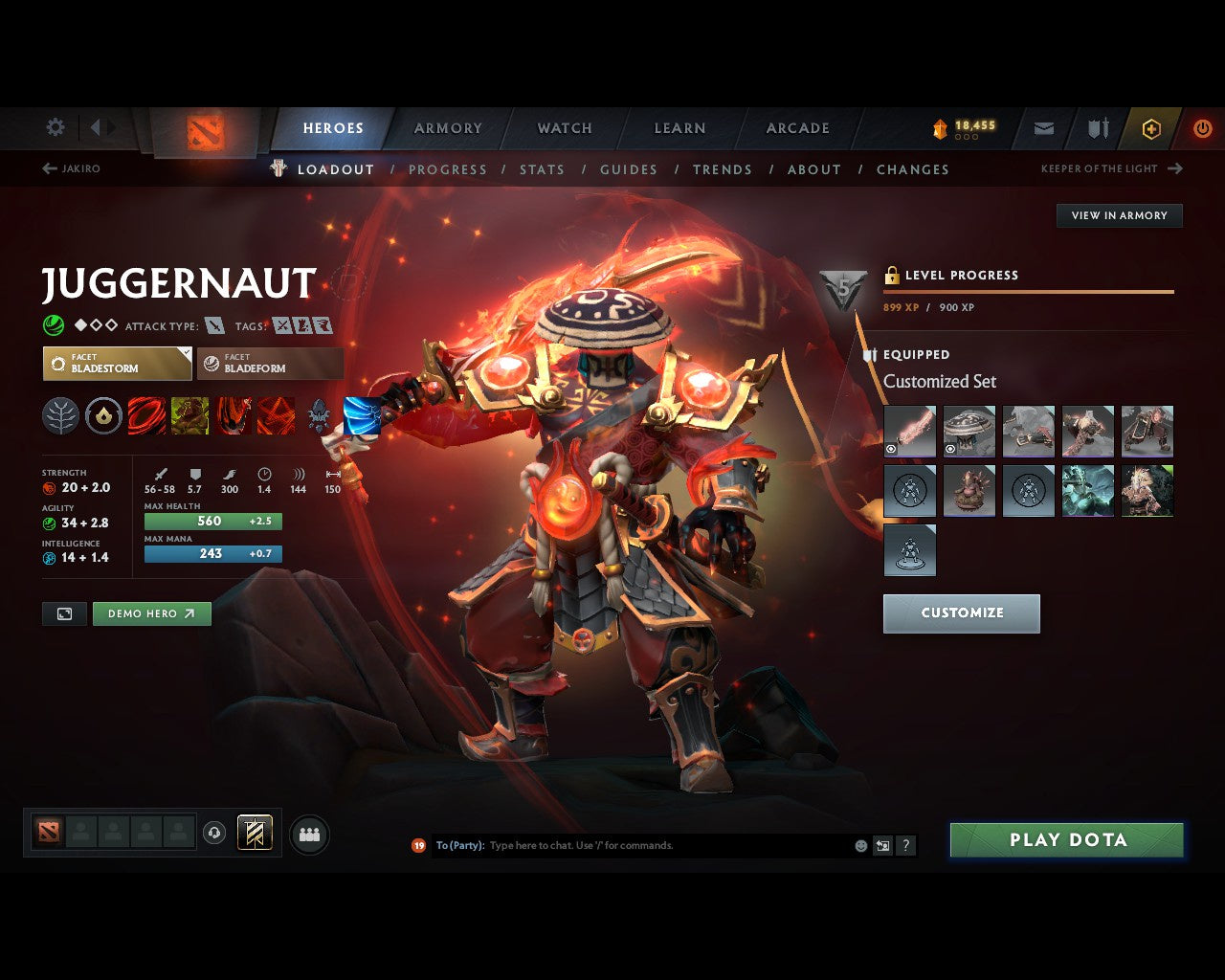Screen dimensions: 1225x980
Task: Select the Blade Fury ability icon
Action: pos(146,416)
